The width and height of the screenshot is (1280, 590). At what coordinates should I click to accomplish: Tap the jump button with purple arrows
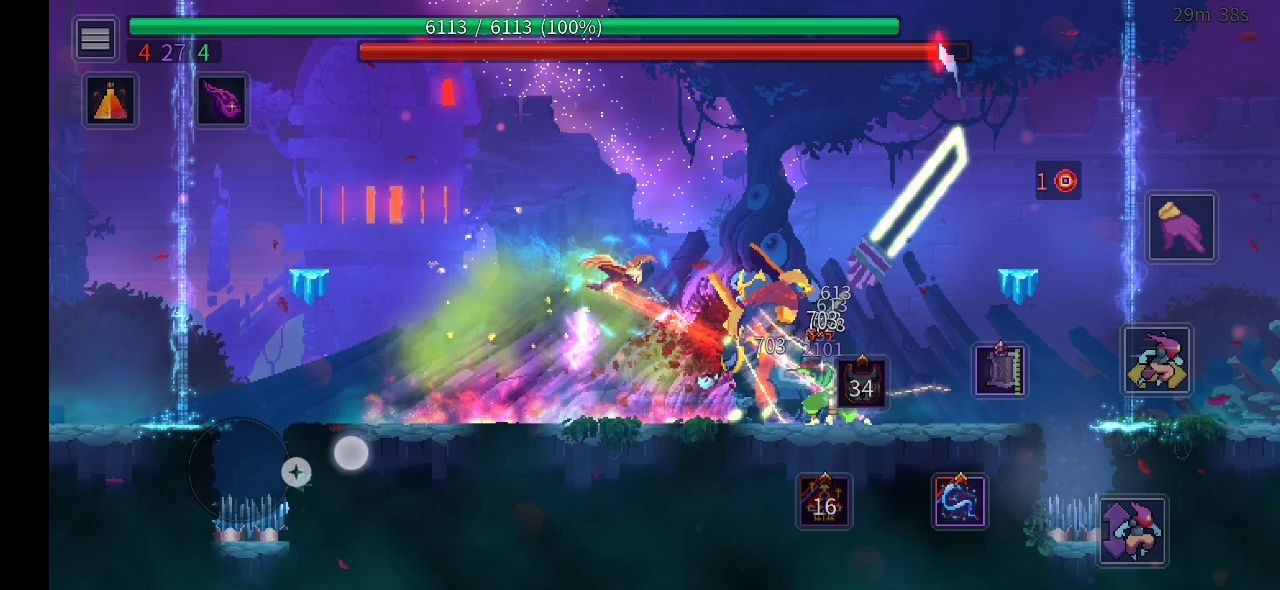(1132, 531)
